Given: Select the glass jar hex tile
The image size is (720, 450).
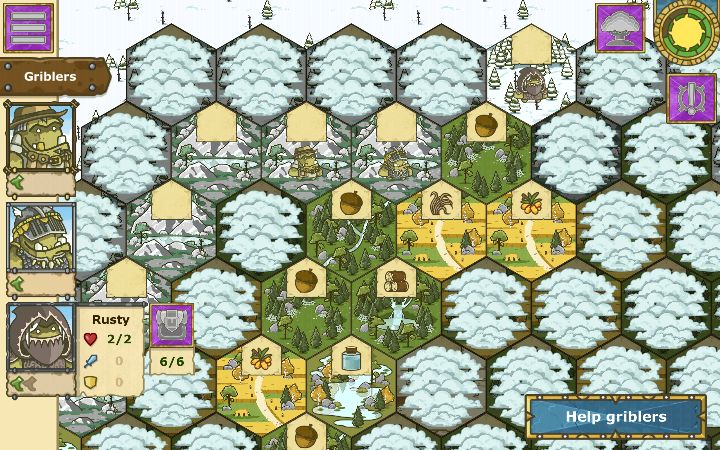Looking at the screenshot, I should [x=352, y=378].
